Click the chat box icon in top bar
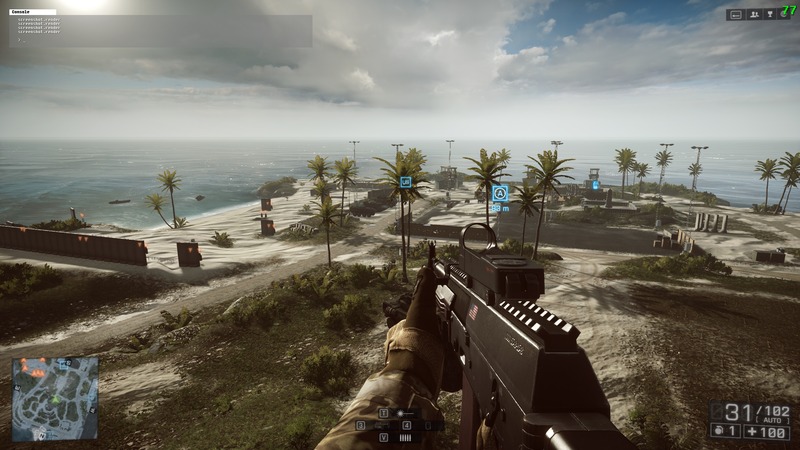The height and width of the screenshot is (450, 800). click(x=736, y=15)
